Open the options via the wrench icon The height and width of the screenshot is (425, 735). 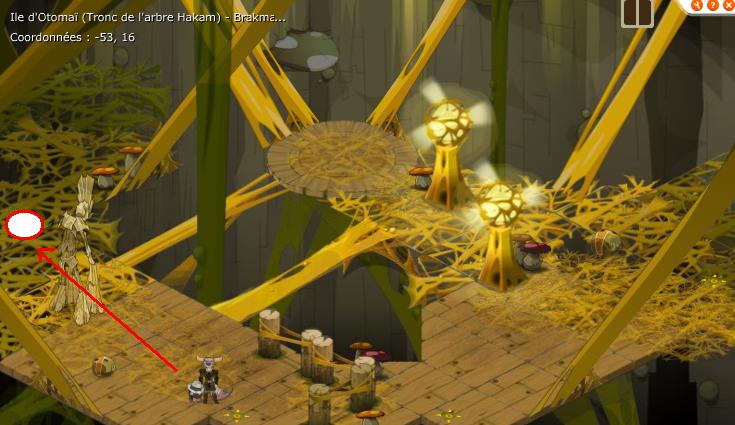[698, 4]
